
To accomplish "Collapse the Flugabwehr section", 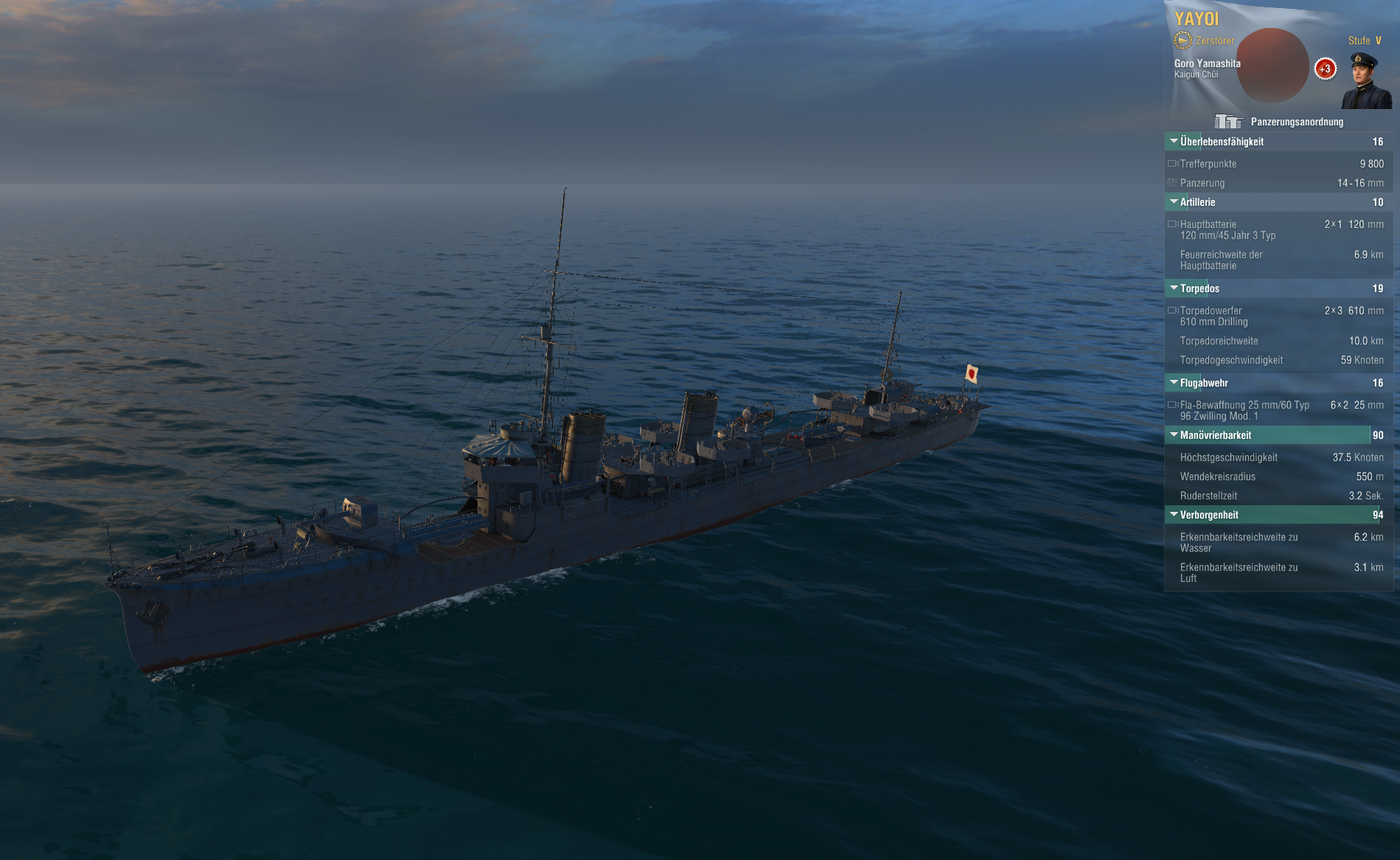I will coord(1204,383).
